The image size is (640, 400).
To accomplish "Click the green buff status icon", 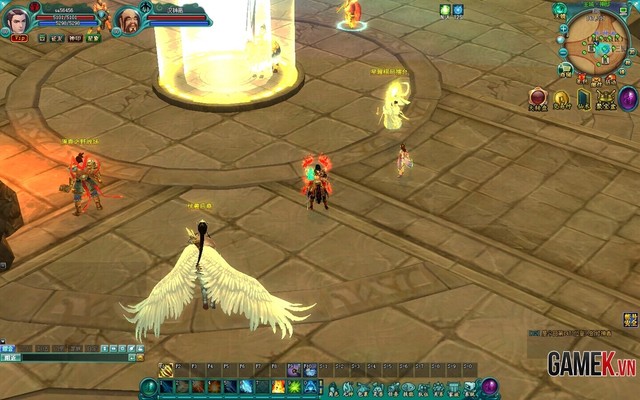I will click(x=445, y=10).
